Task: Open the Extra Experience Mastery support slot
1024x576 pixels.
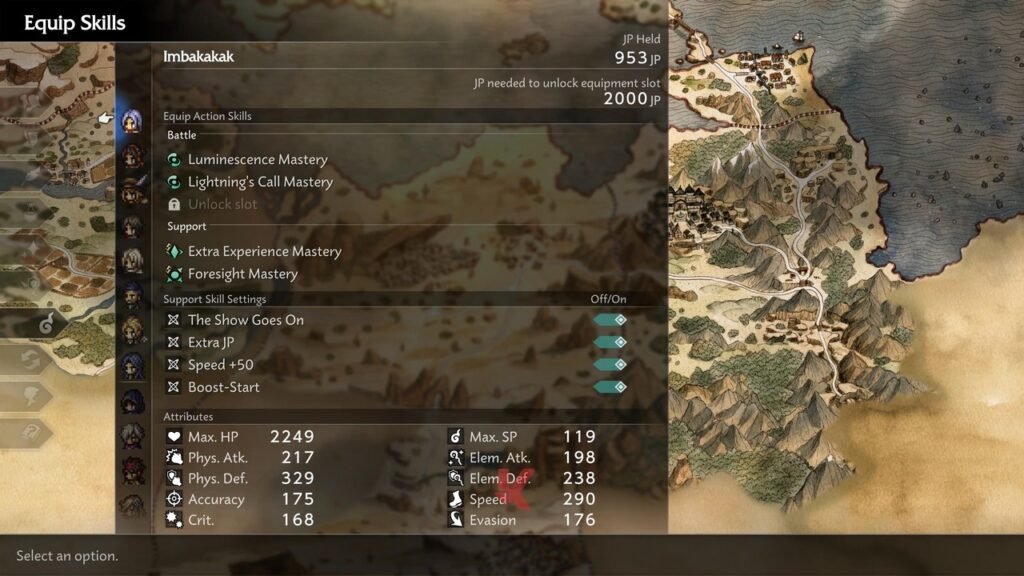Action: tap(264, 252)
